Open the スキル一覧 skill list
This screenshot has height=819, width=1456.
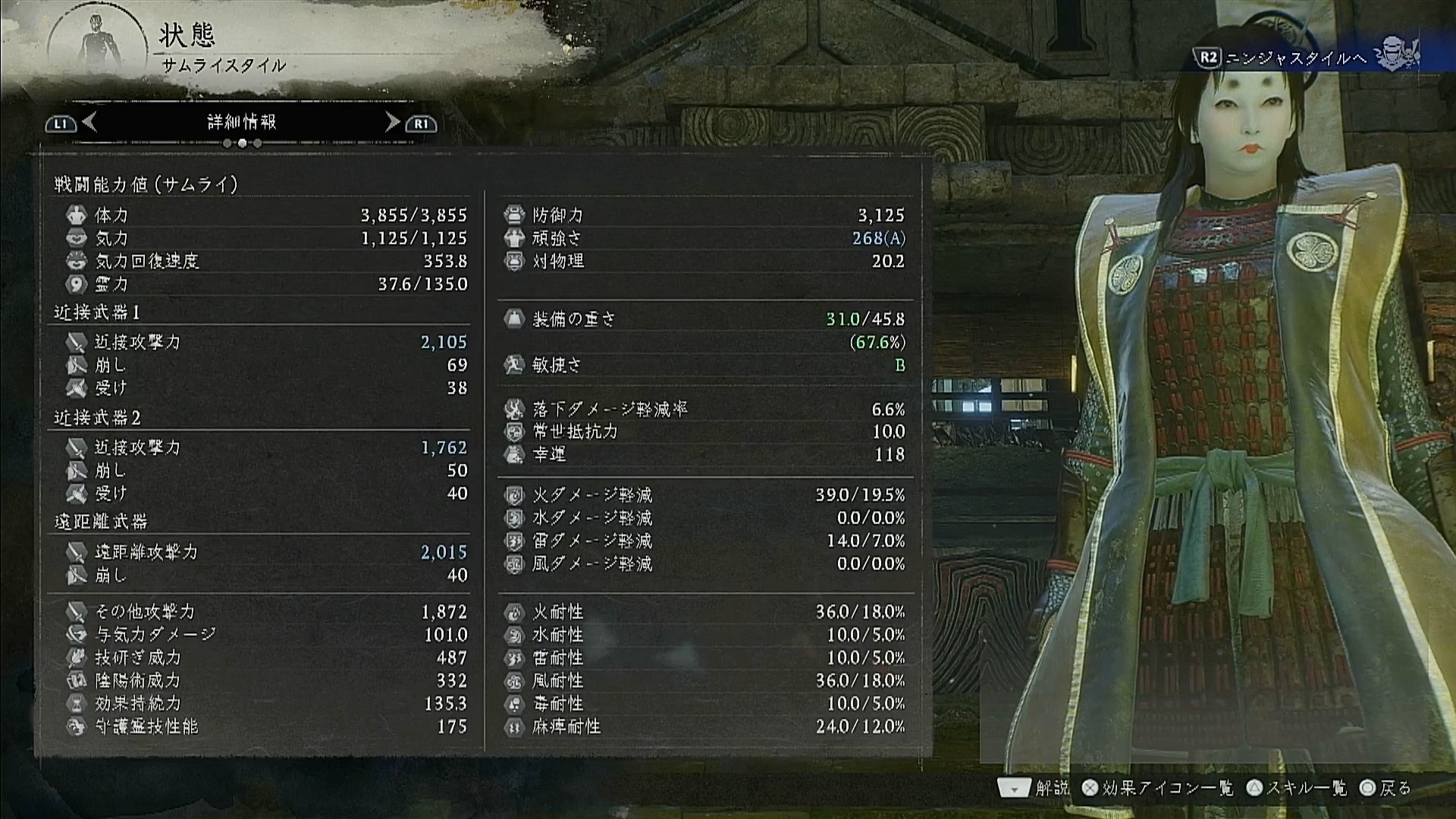pyautogui.click(x=1298, y=789)
